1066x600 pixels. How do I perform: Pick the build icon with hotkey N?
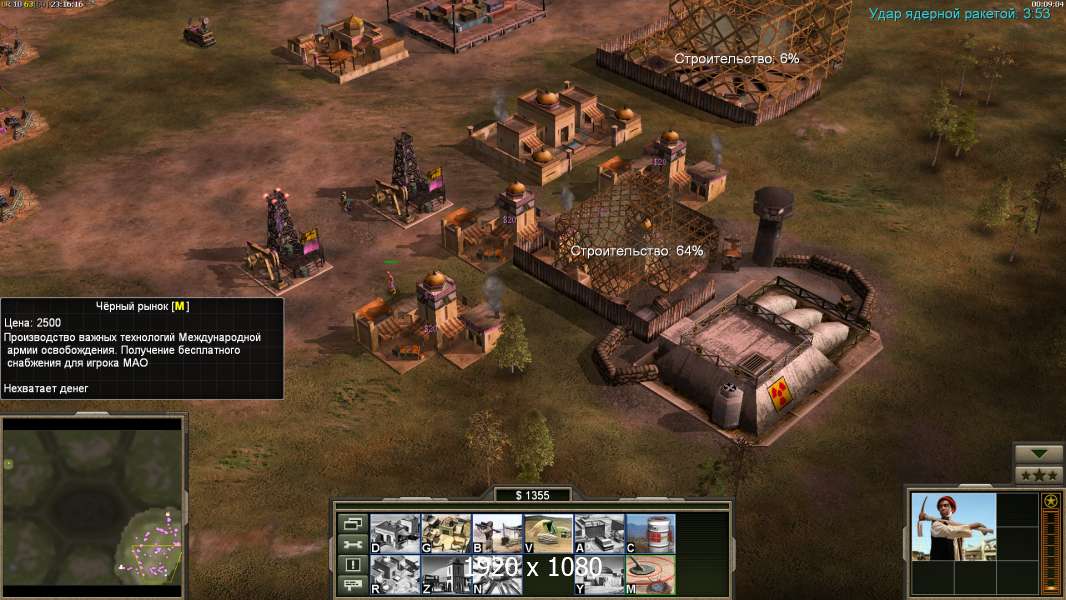[497, 574]
